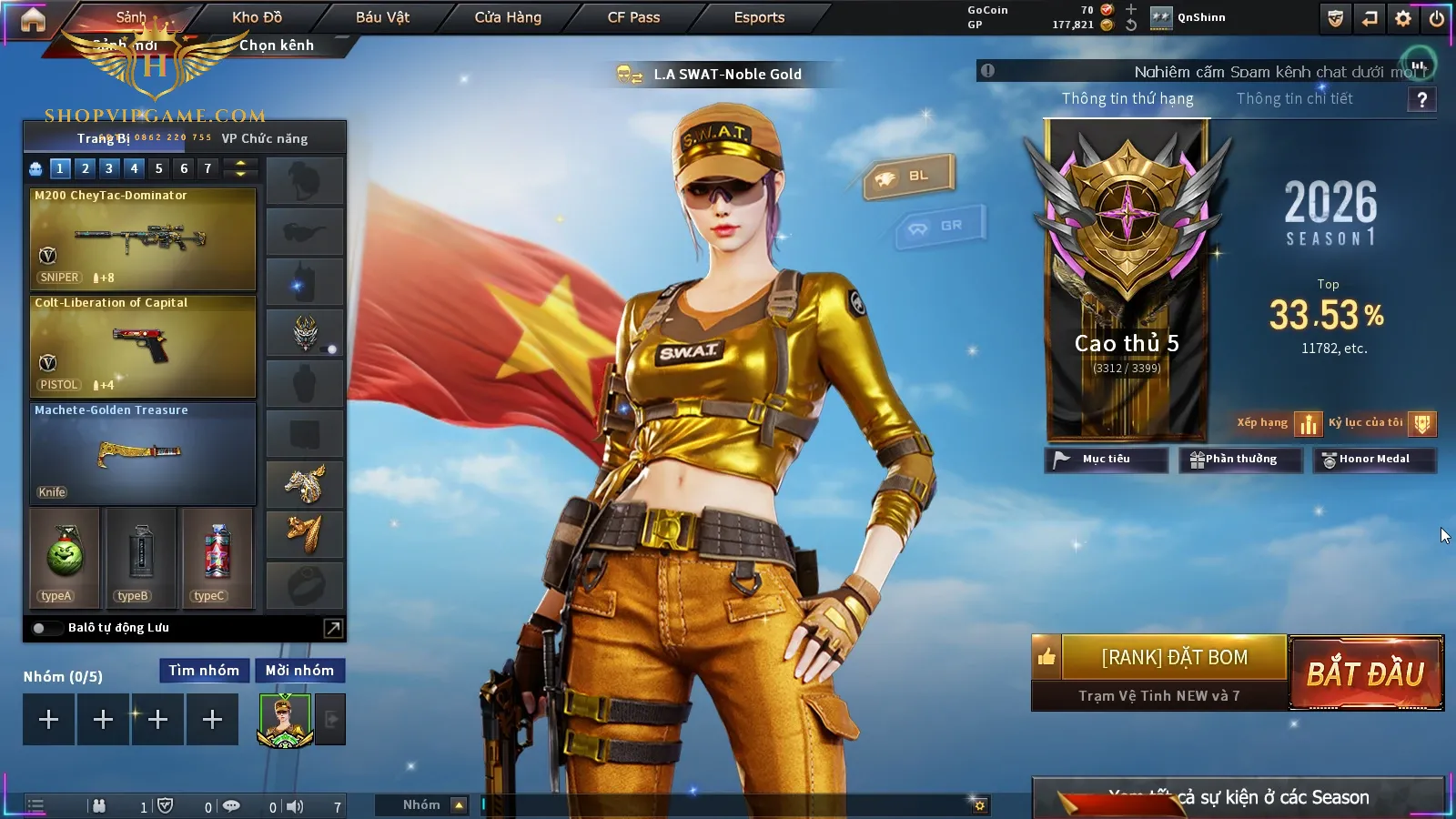Open the Kho Đồ inventory tab
This screenshot has width=1456, height=819.
(x=257, y=17)
